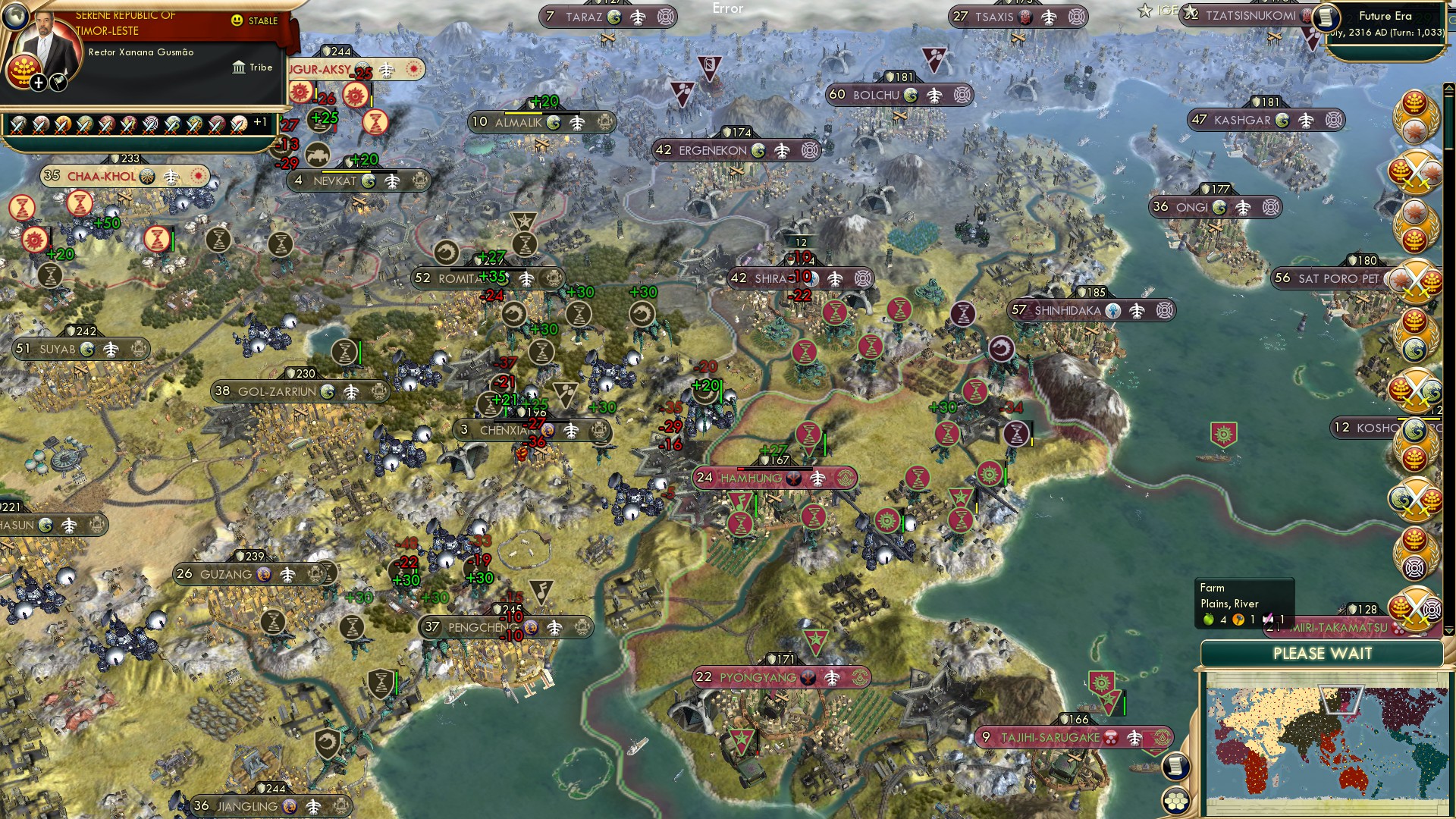The image size is (1456, 819).
Task: Toggle strategic view with the hexagon icon near the minimap
Action: click(x=1176, y=801)
